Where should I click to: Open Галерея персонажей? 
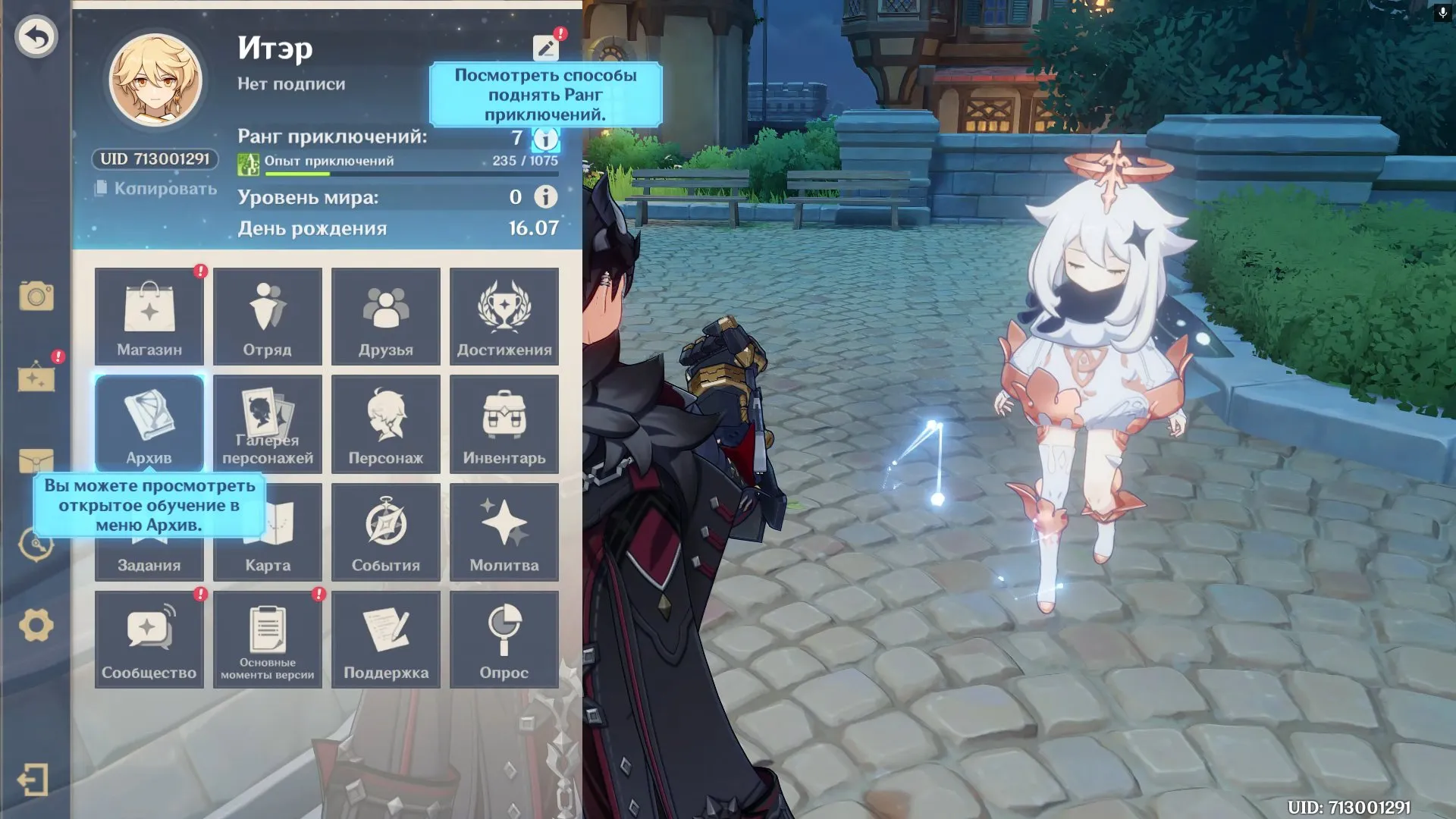coord(268,424)
